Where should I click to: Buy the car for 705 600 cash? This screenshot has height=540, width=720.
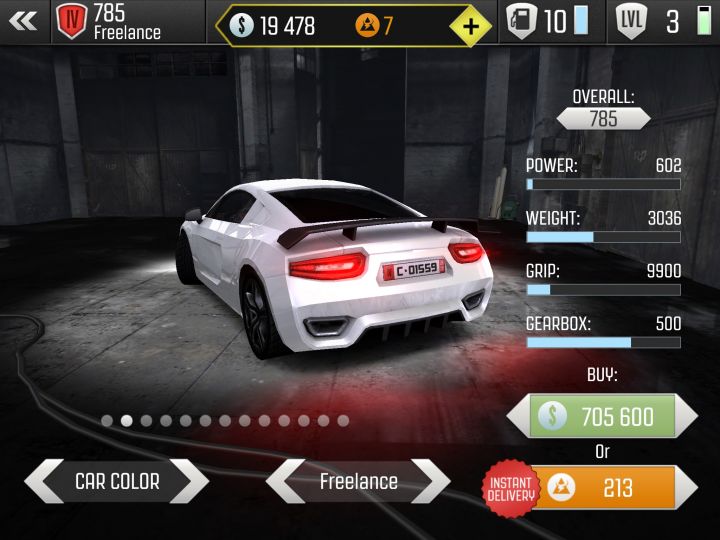tap(602, 416)
